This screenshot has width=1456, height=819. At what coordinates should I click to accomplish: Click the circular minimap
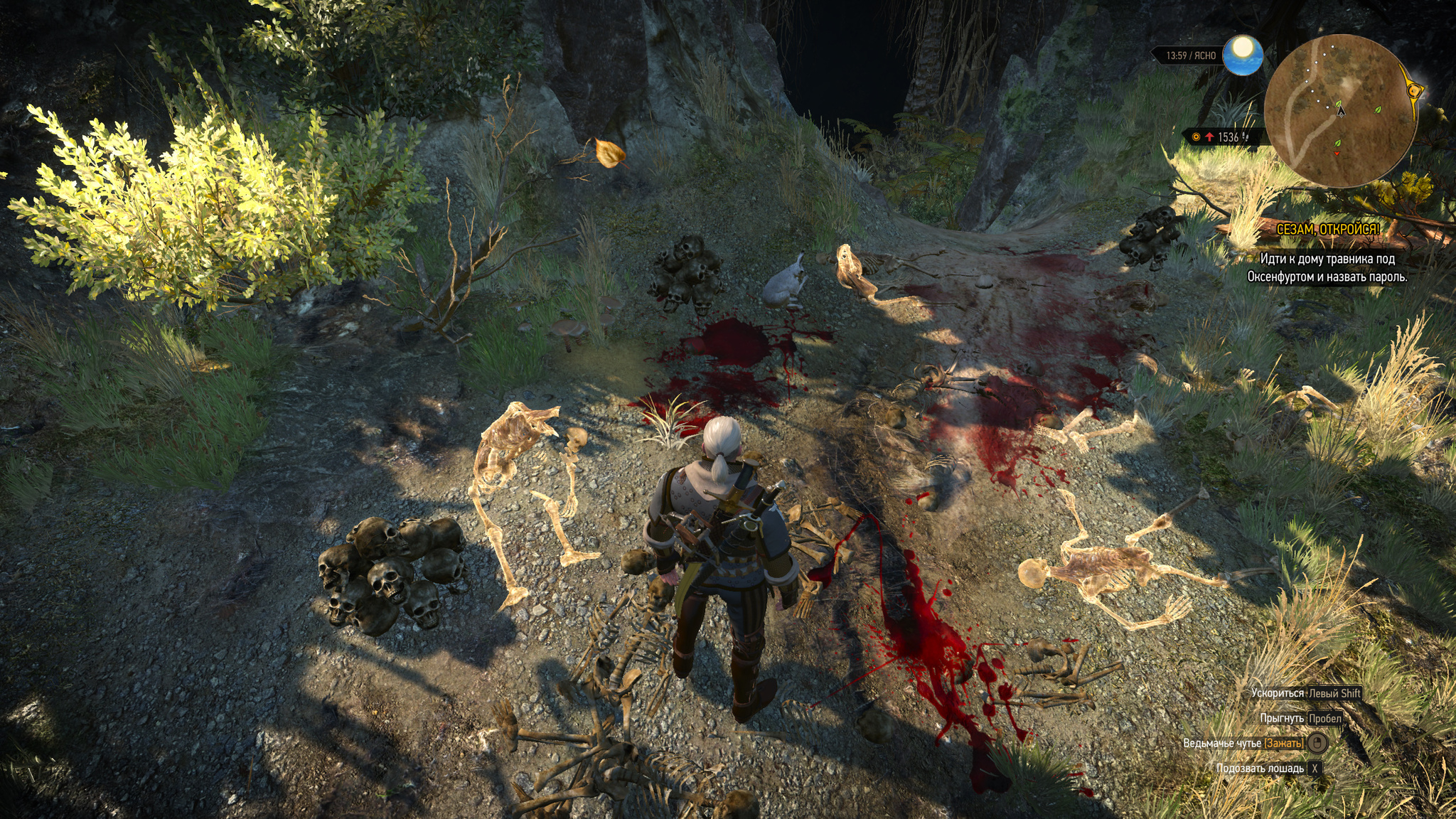1339,111
